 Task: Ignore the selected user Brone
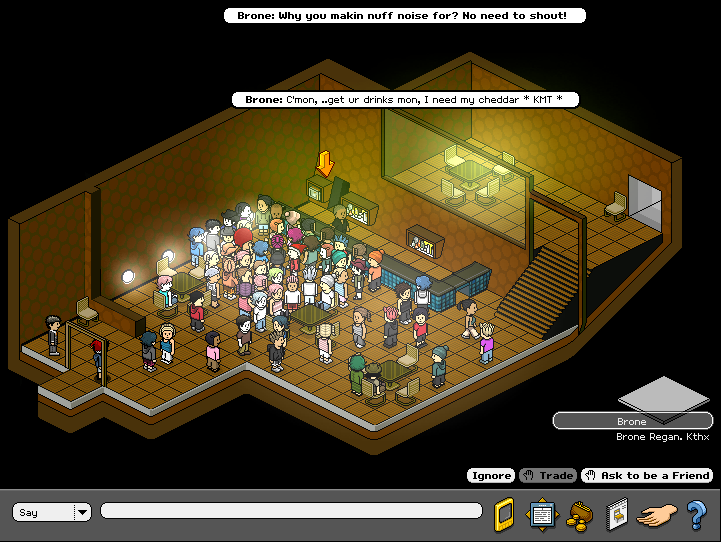(490, 476)
